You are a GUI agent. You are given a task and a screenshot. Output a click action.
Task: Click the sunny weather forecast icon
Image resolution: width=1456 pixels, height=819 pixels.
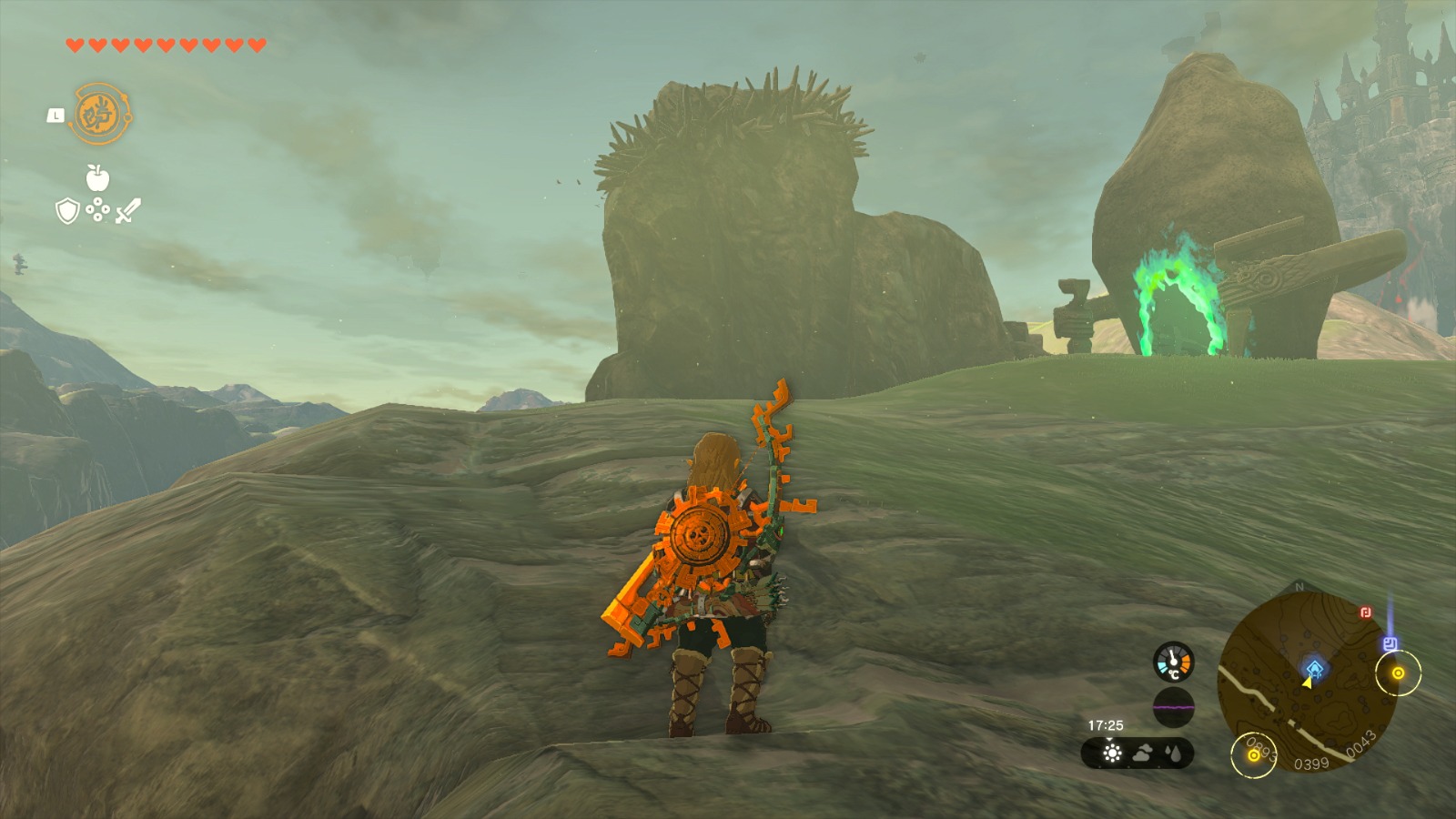pyautogui.click(x=1112, y=753)
